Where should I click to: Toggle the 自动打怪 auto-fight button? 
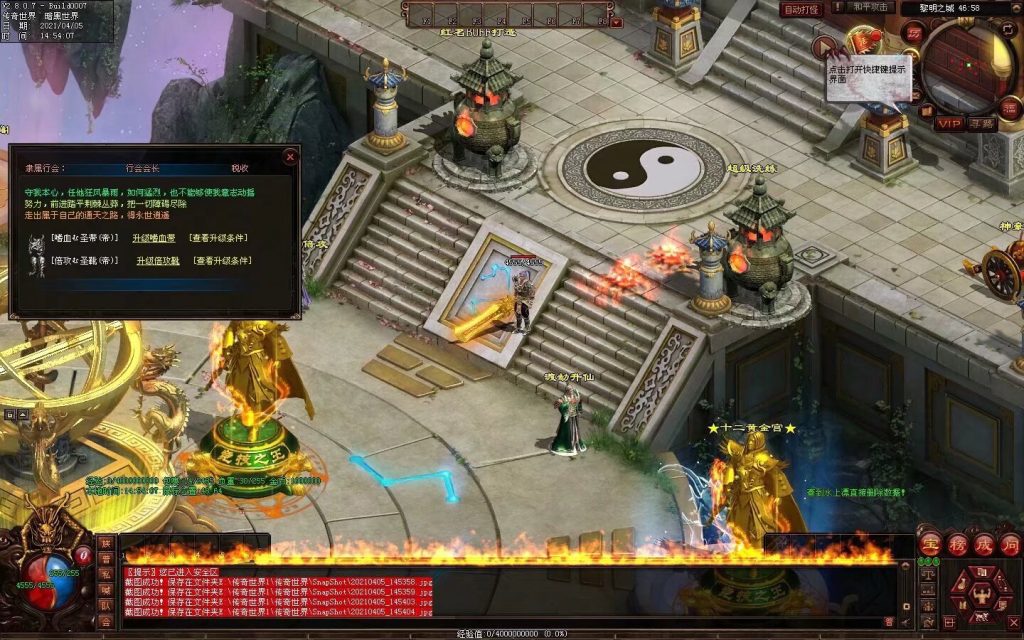(801, 9)
